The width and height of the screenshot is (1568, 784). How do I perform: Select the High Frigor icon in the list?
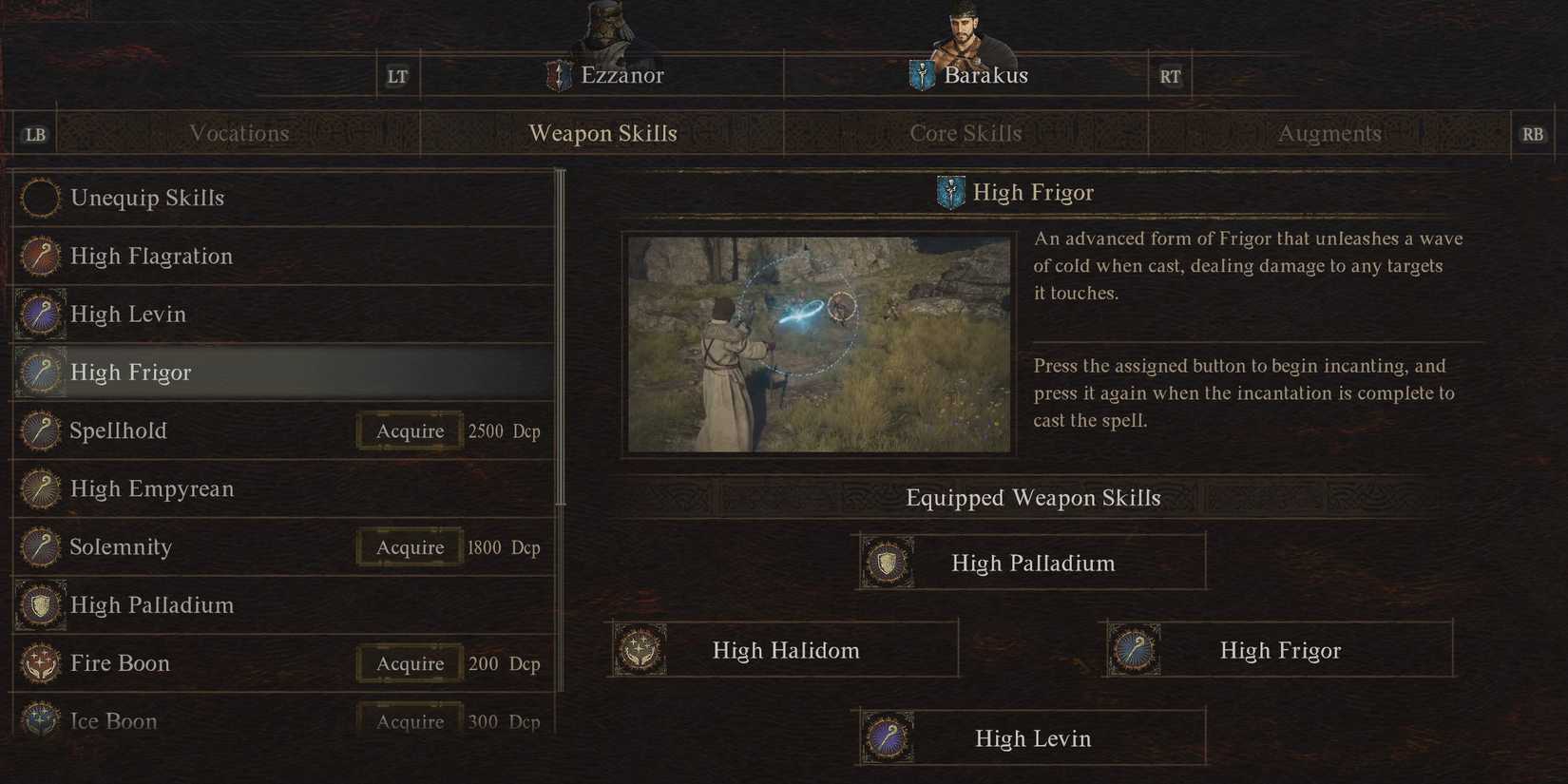(40, 373)
